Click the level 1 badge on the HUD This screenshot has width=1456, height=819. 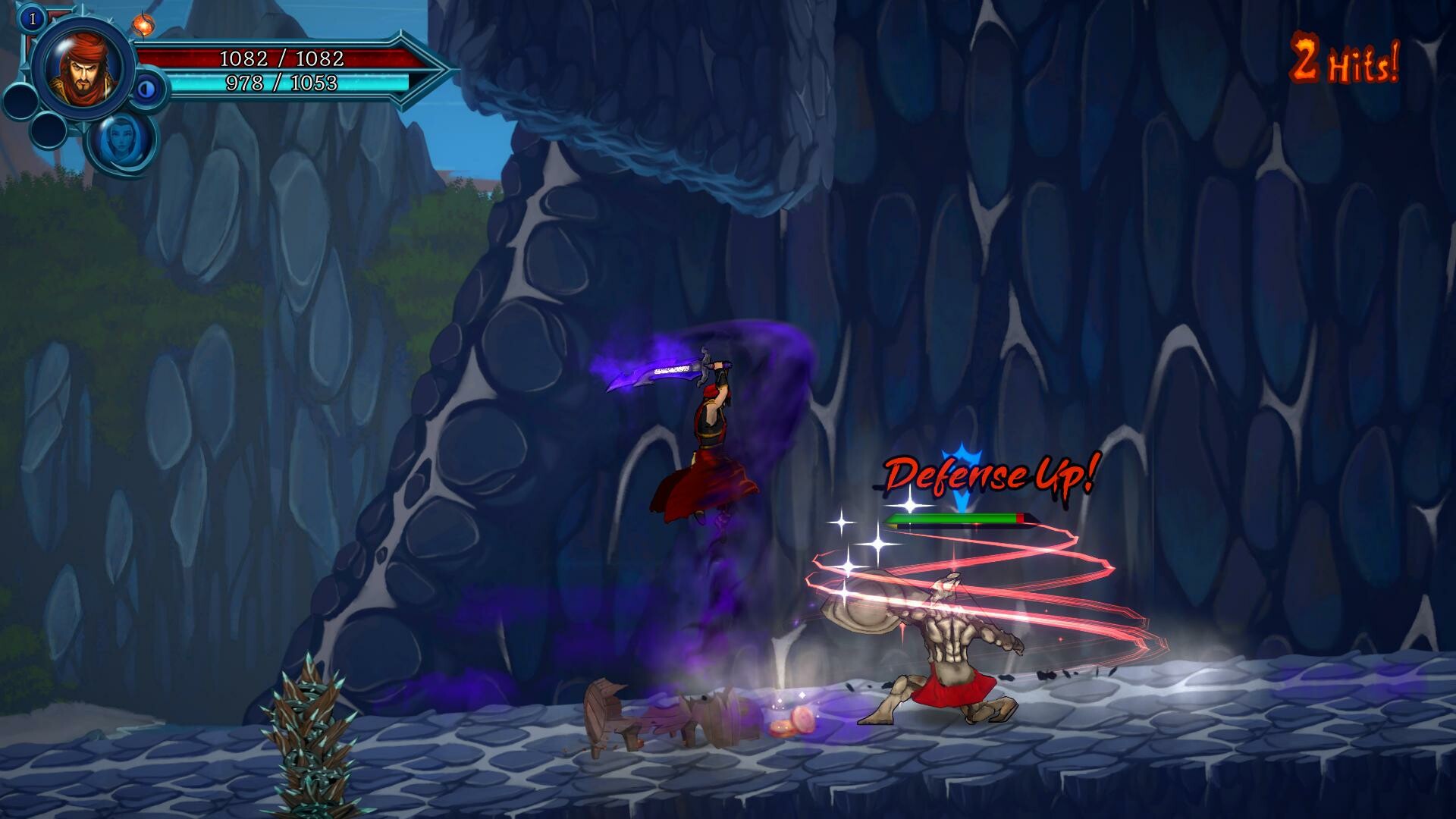(32, 17)
